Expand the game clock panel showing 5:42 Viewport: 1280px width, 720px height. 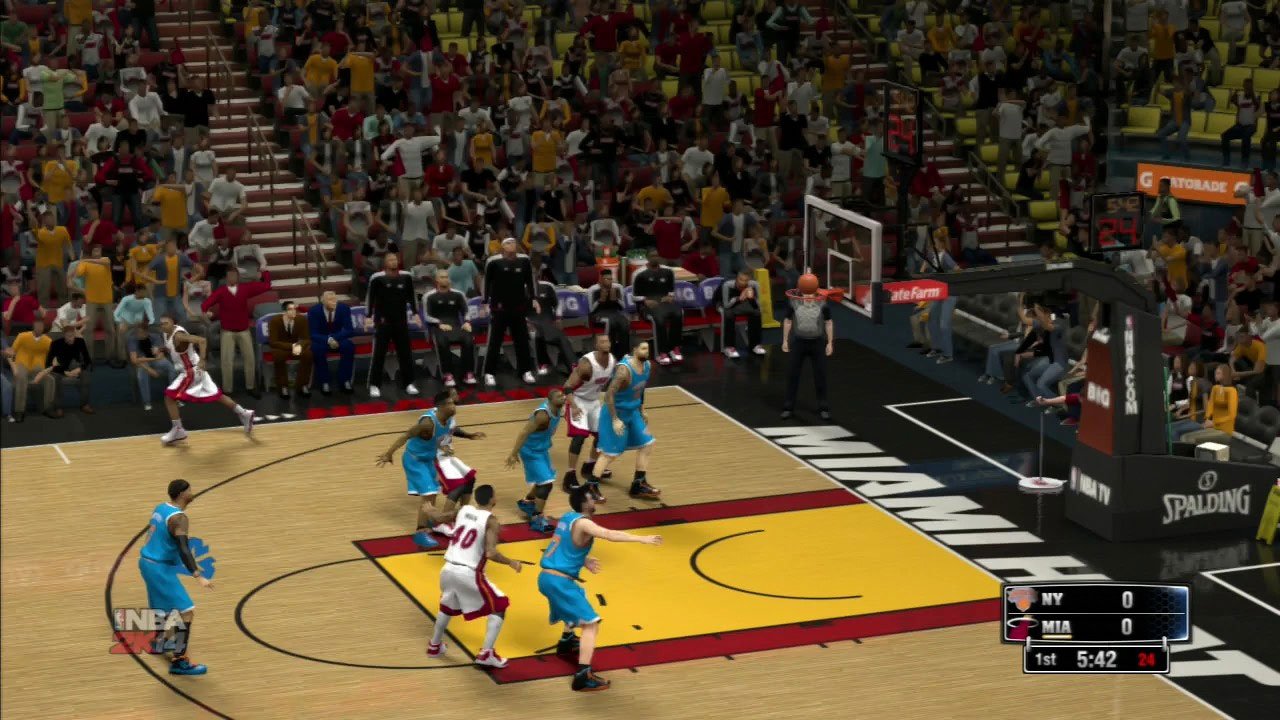1095,658
